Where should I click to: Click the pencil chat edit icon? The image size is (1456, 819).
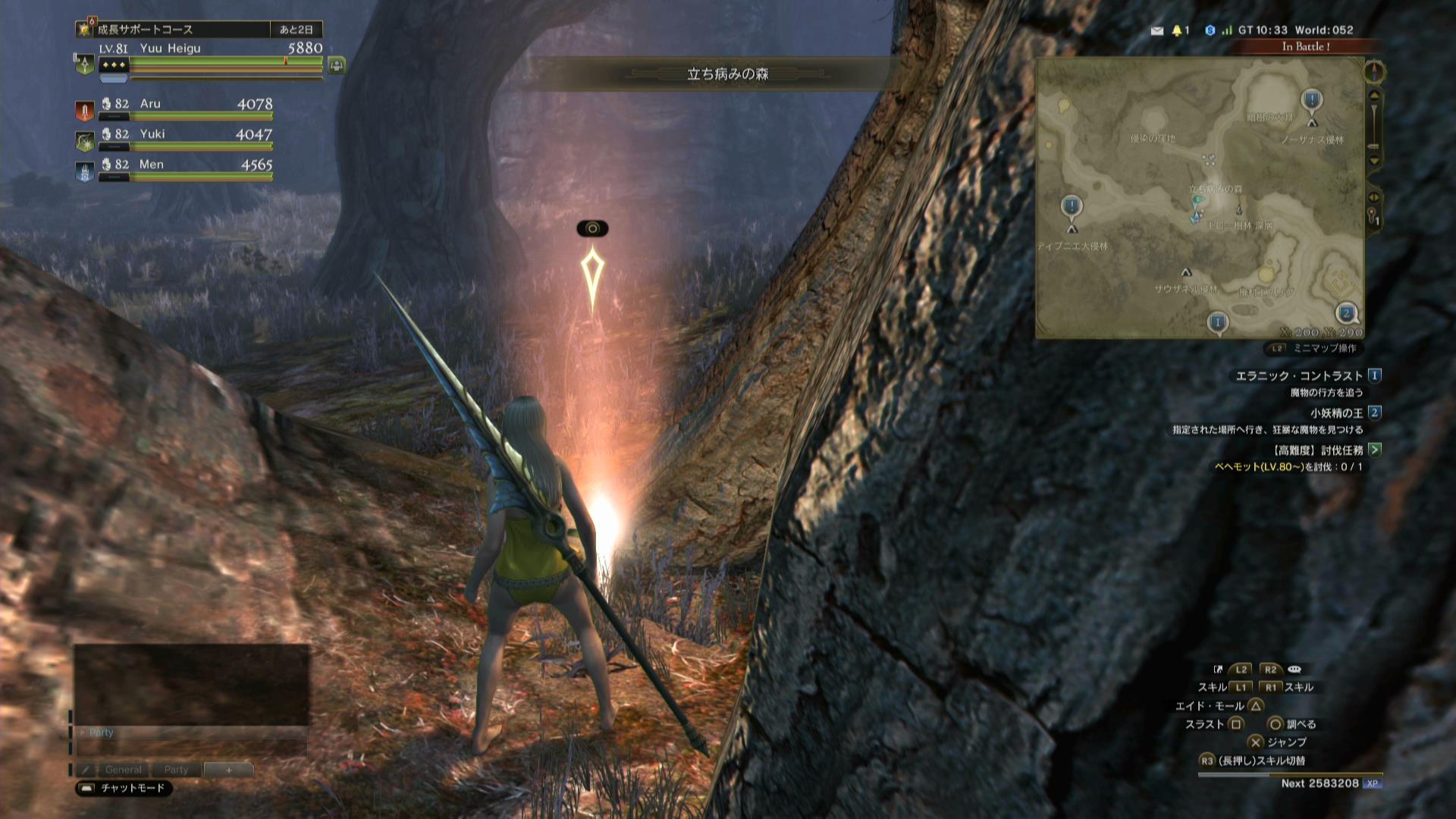[86, 770]
